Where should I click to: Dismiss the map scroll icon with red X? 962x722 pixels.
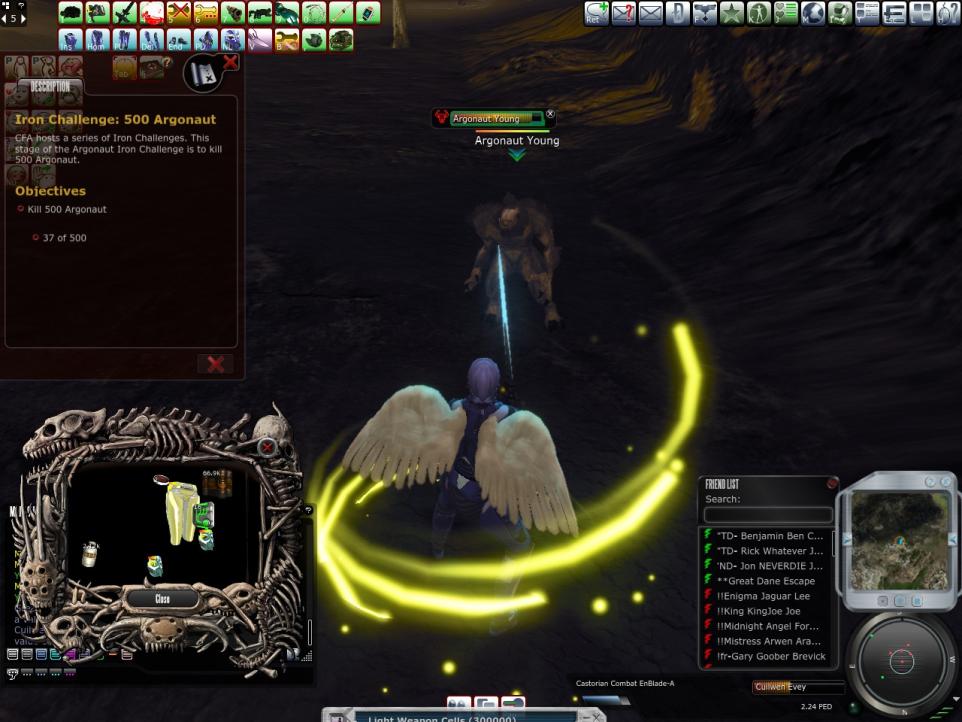230,63
